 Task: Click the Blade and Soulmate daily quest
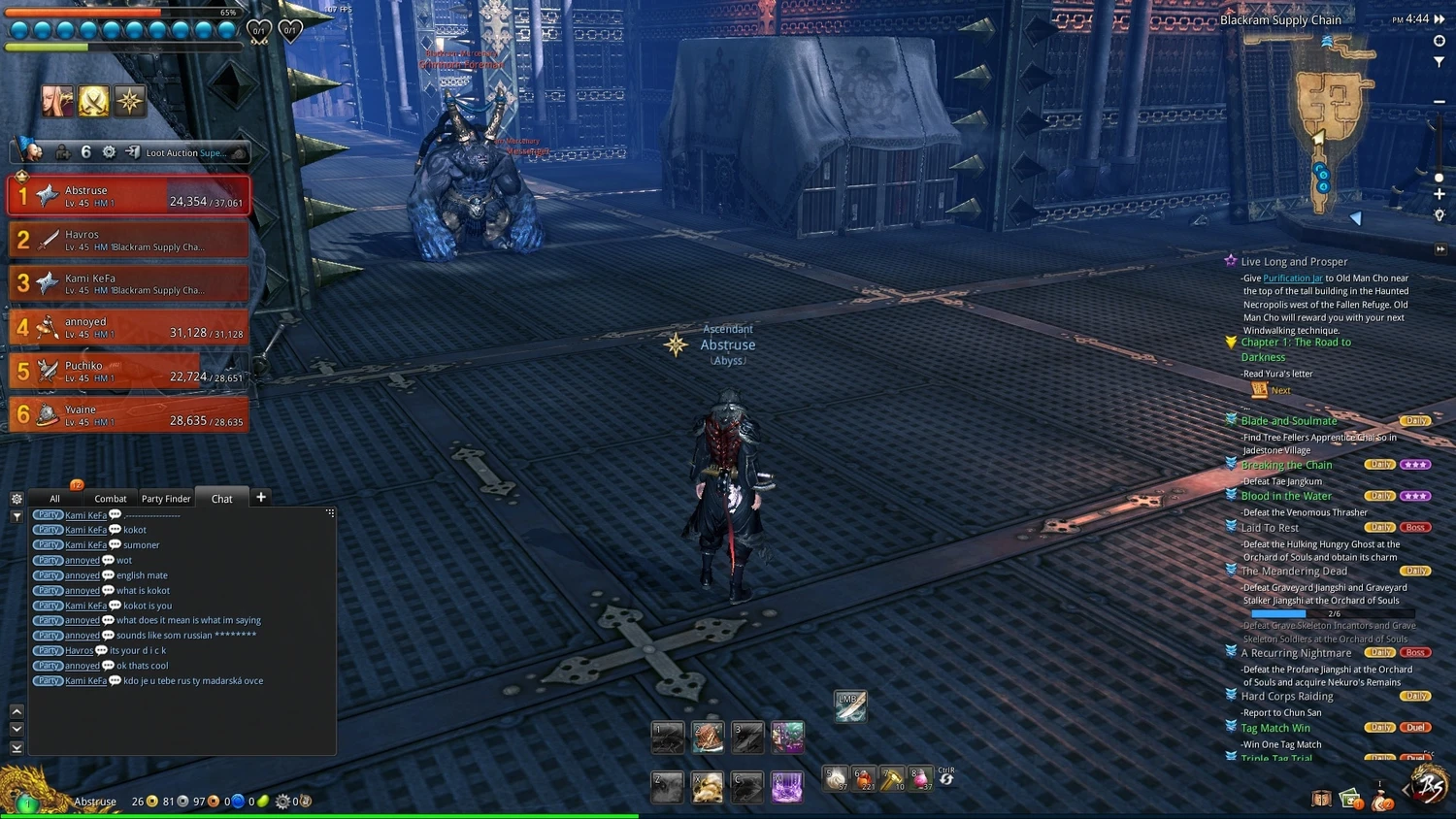pos(1288,421)
